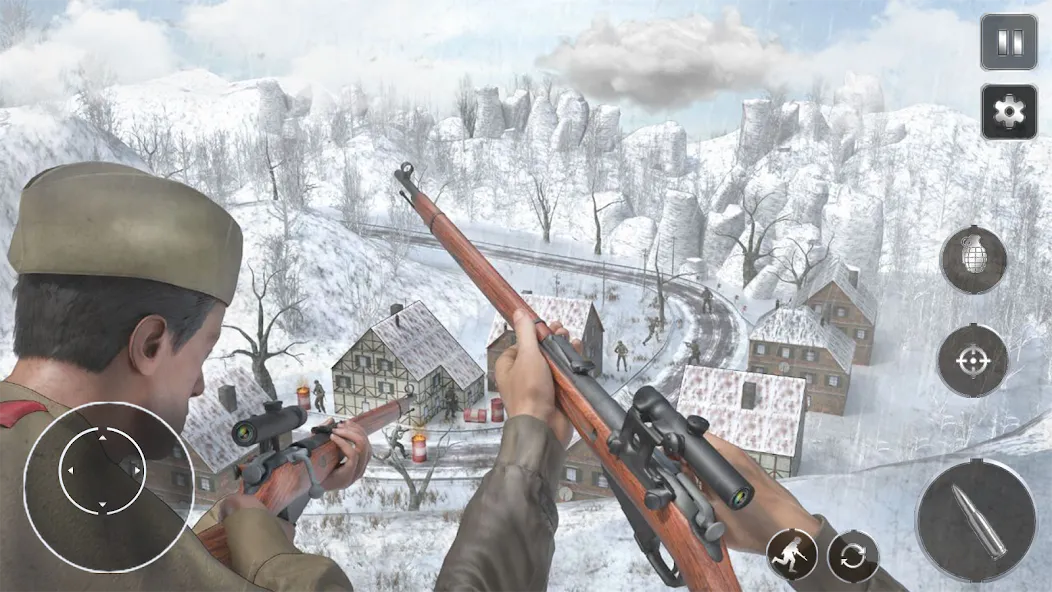The image size is (1052, 592).
Task: Toggle the crosshair scope aim button
Action: (971, 361)
